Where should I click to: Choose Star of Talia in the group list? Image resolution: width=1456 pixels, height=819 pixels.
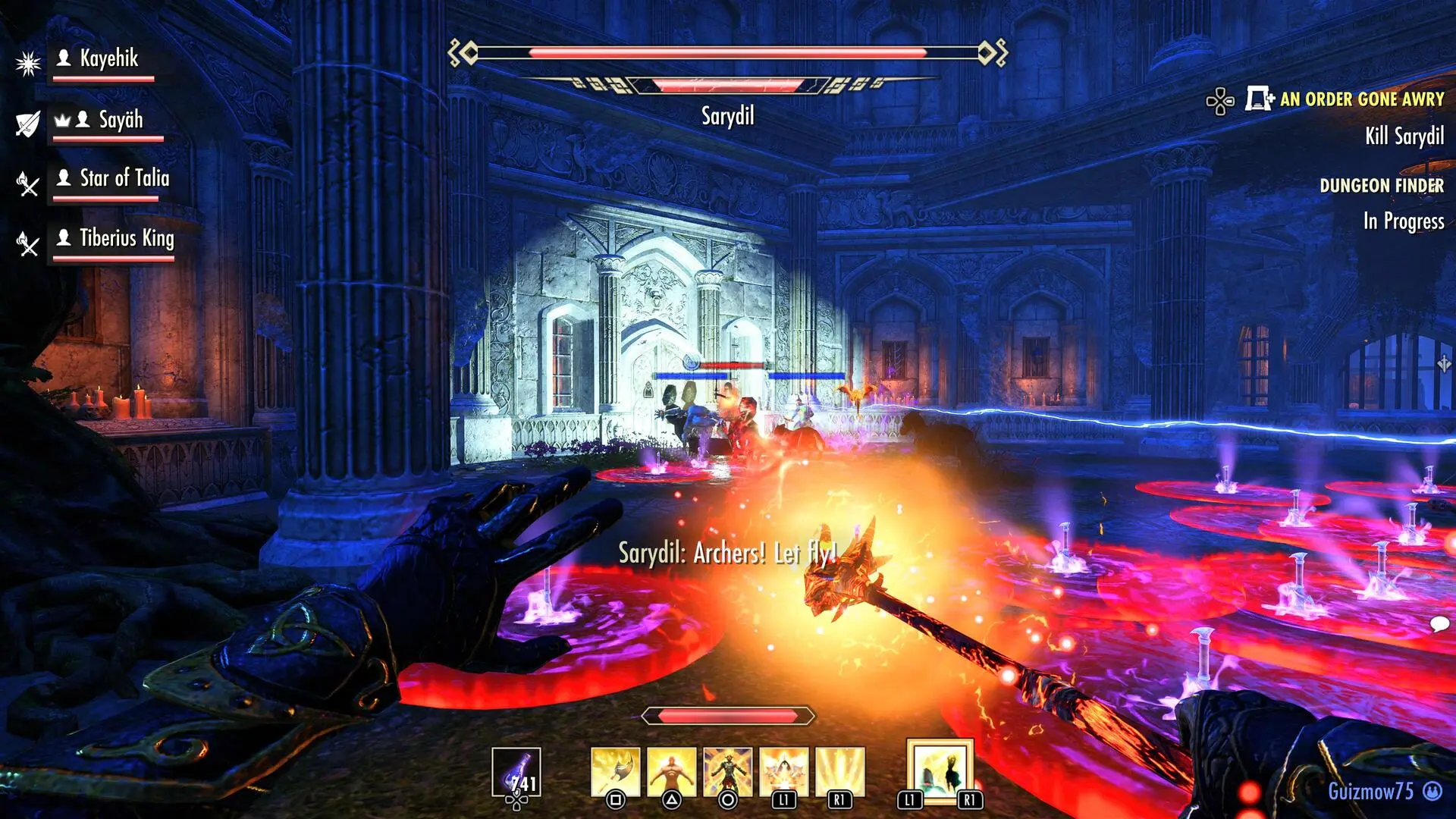(124, 179)
